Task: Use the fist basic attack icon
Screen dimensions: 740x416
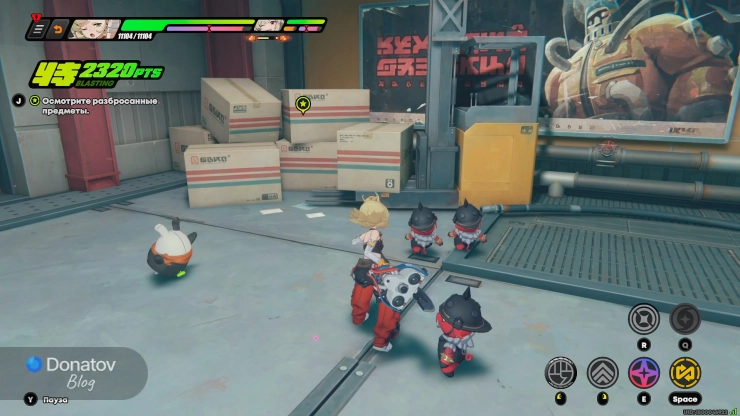Action: (560, 373)
